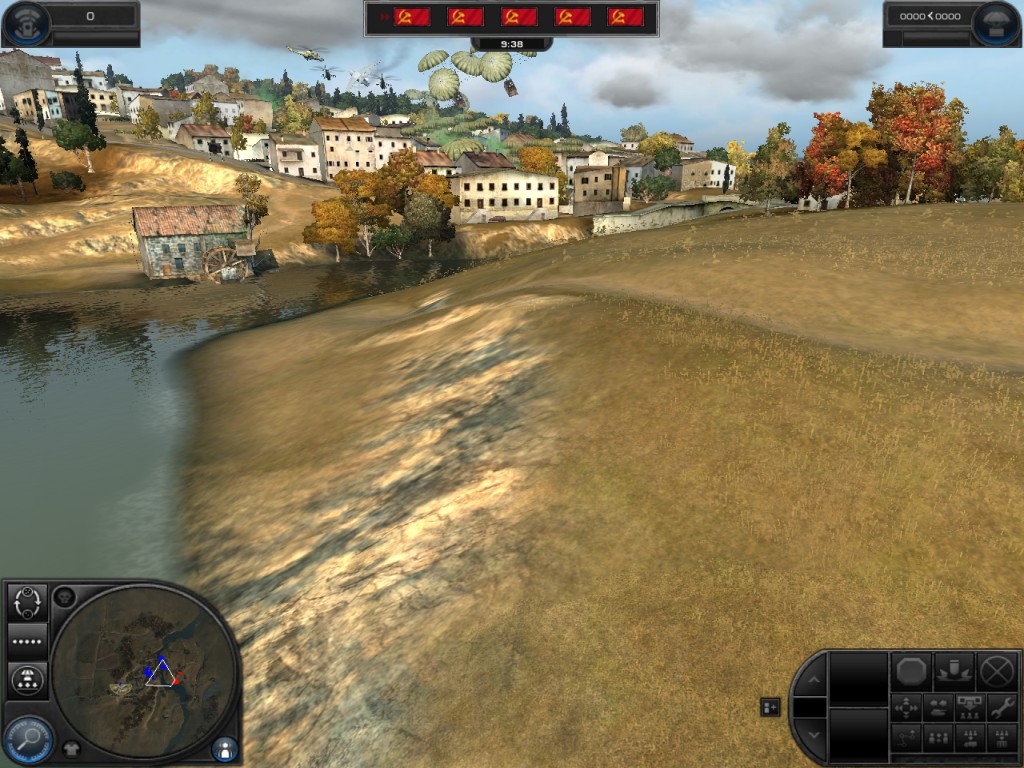
Task: Click the bomb drop command icon
Action: point(953,671)
